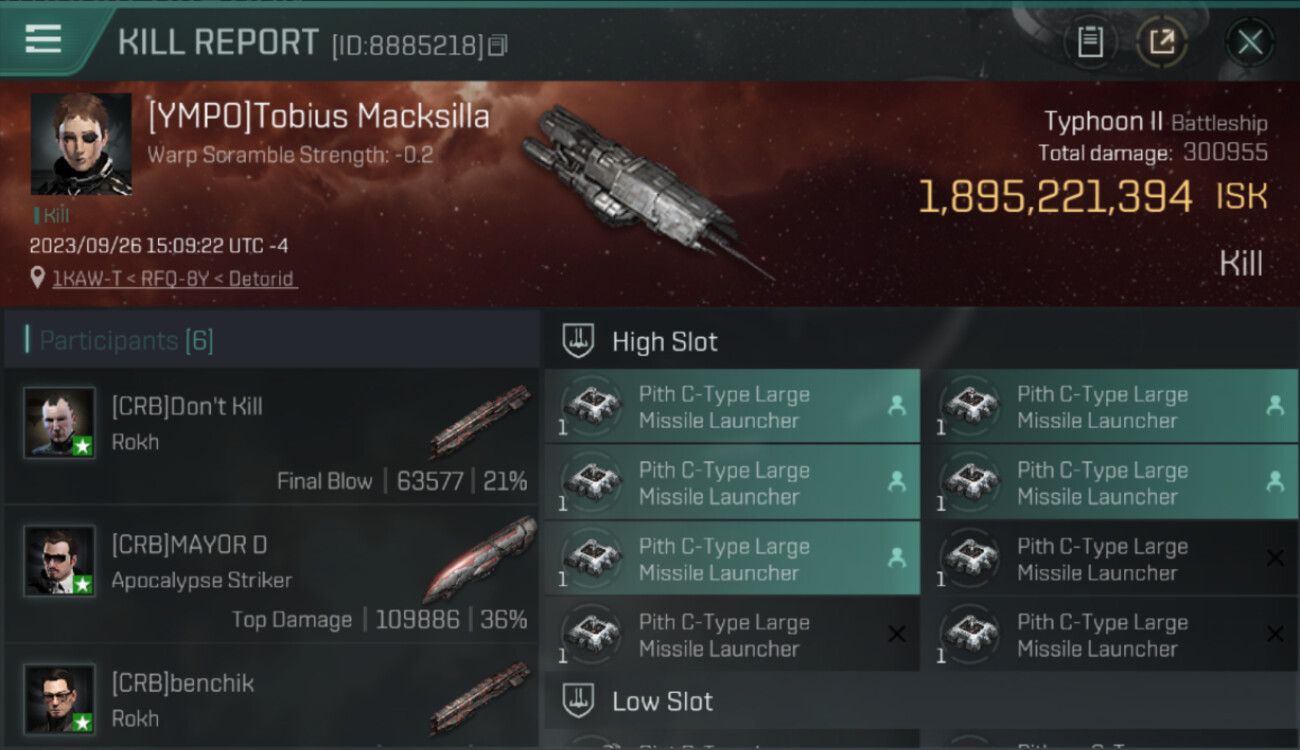Open the hamburger menu
1300x750 pixels.
[x=44, y=39]
